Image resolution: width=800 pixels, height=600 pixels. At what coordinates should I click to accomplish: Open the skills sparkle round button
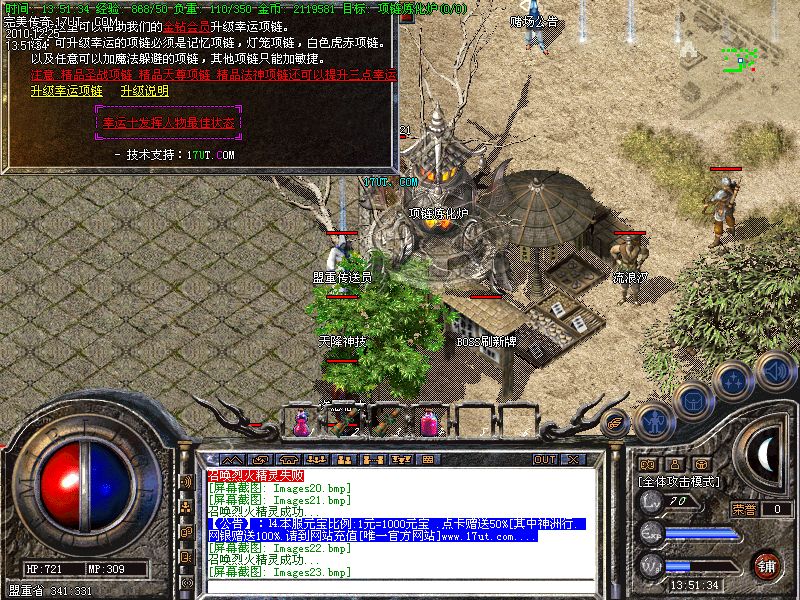click(733, 379)
